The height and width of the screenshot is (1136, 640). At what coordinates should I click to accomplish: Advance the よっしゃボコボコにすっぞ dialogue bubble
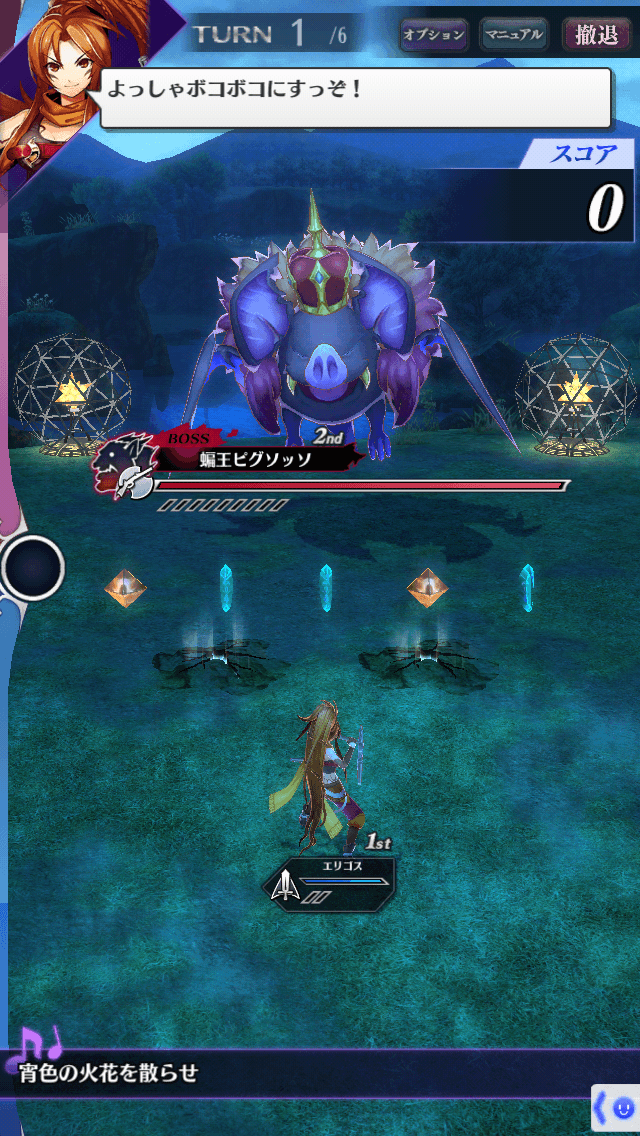tap(355, 97)
